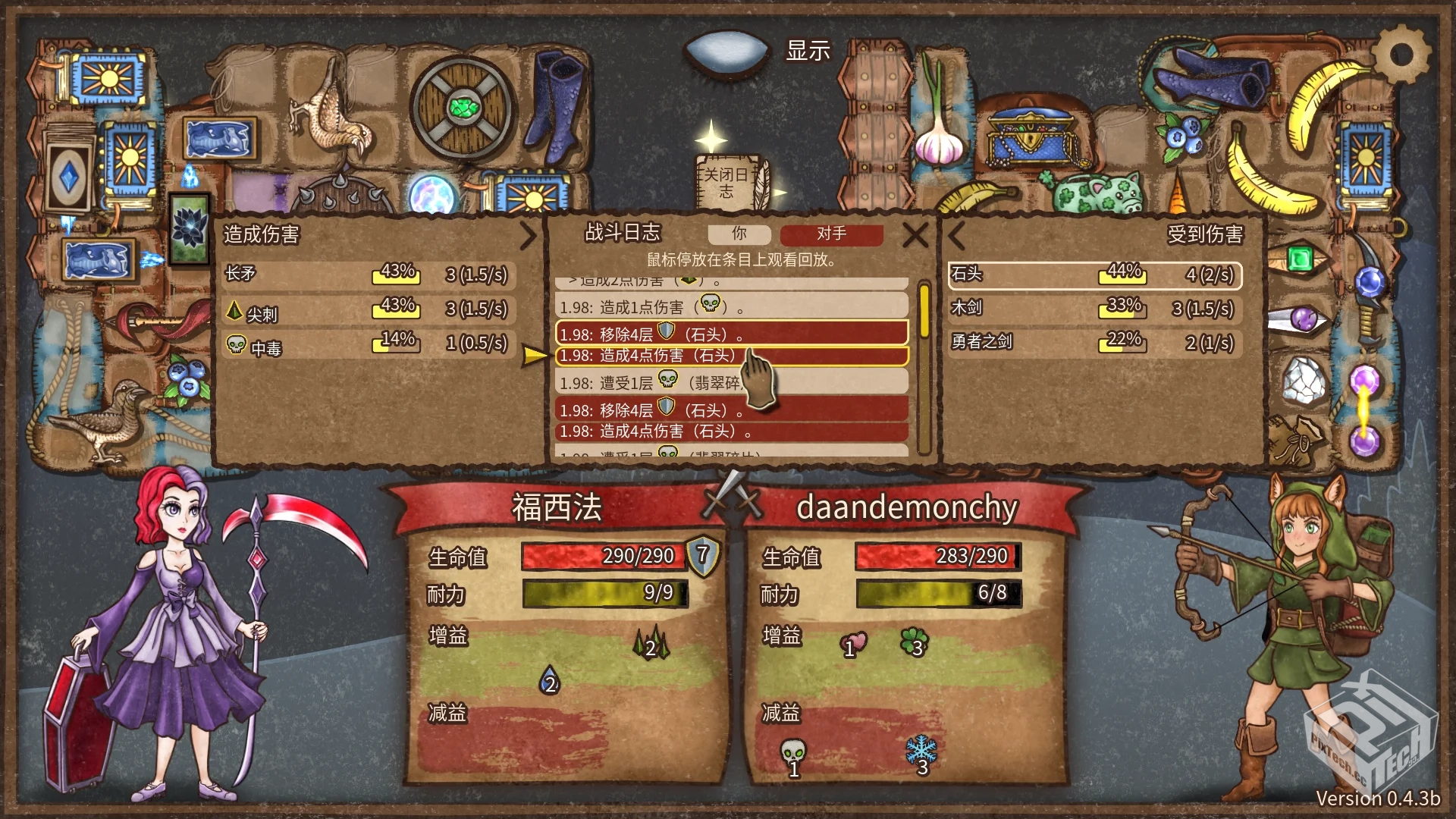Select the 勇者之剑 damage received row
Image resolution: width=1456 pixels, height=819 pixels.
coord(1095,343)
